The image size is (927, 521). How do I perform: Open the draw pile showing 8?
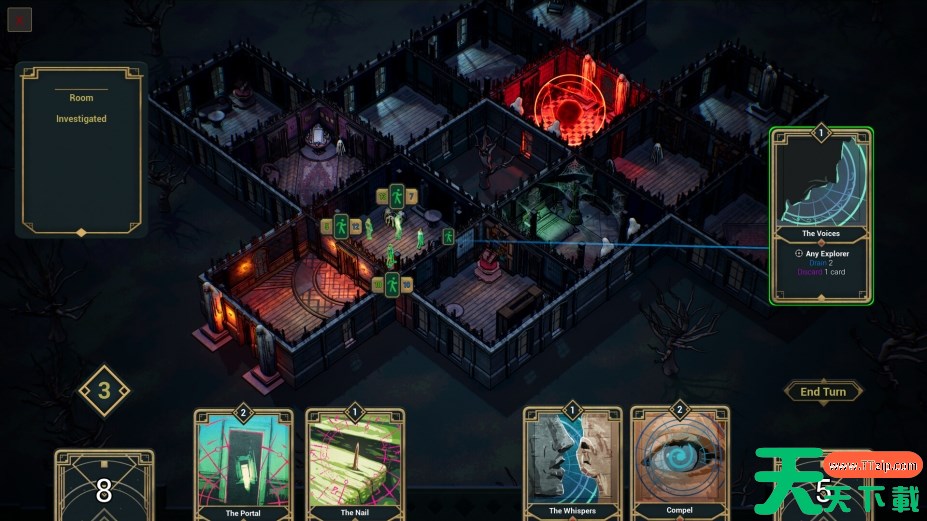click(x=104, y=488)
